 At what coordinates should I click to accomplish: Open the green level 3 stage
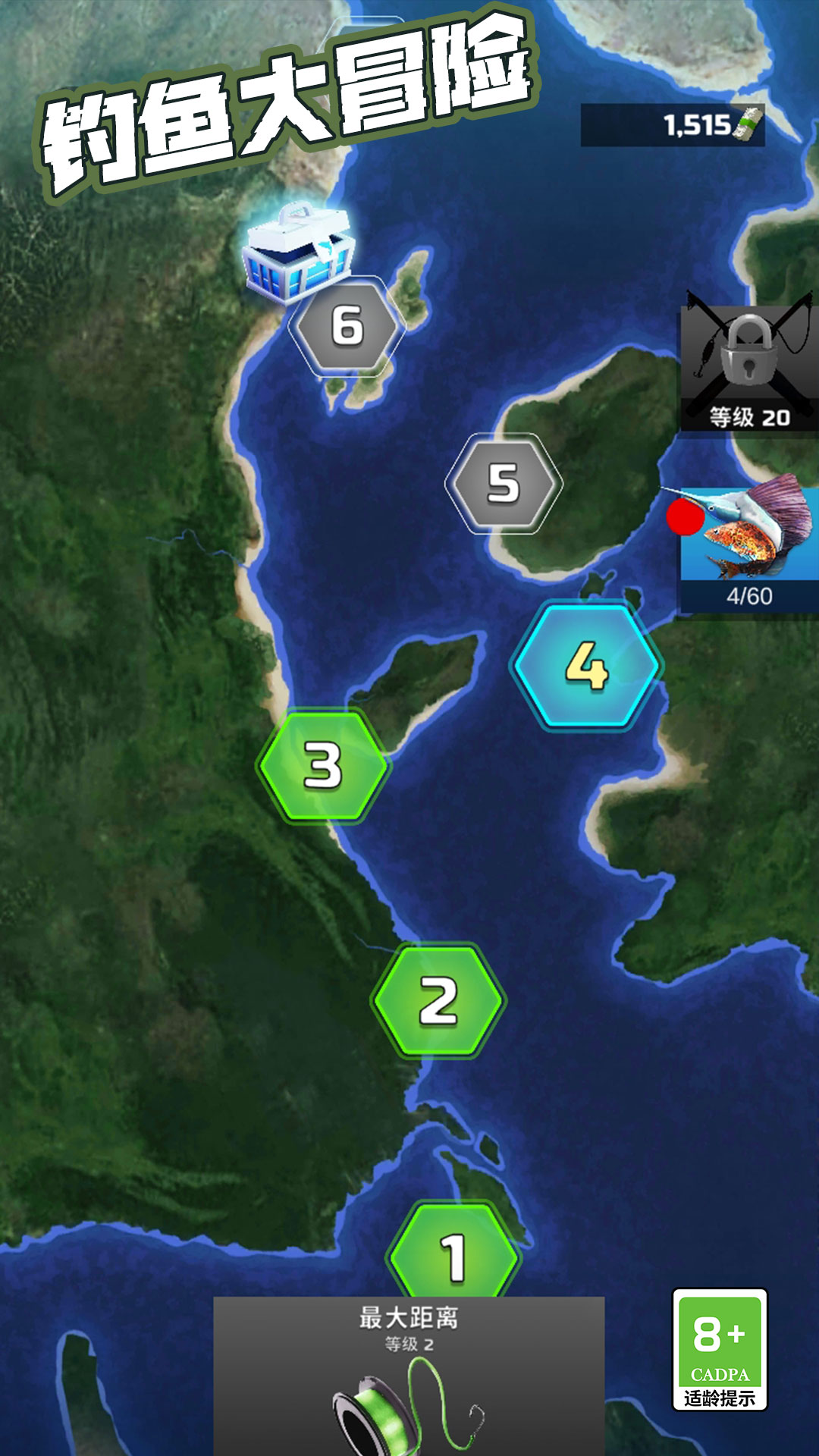coord(323,764)
